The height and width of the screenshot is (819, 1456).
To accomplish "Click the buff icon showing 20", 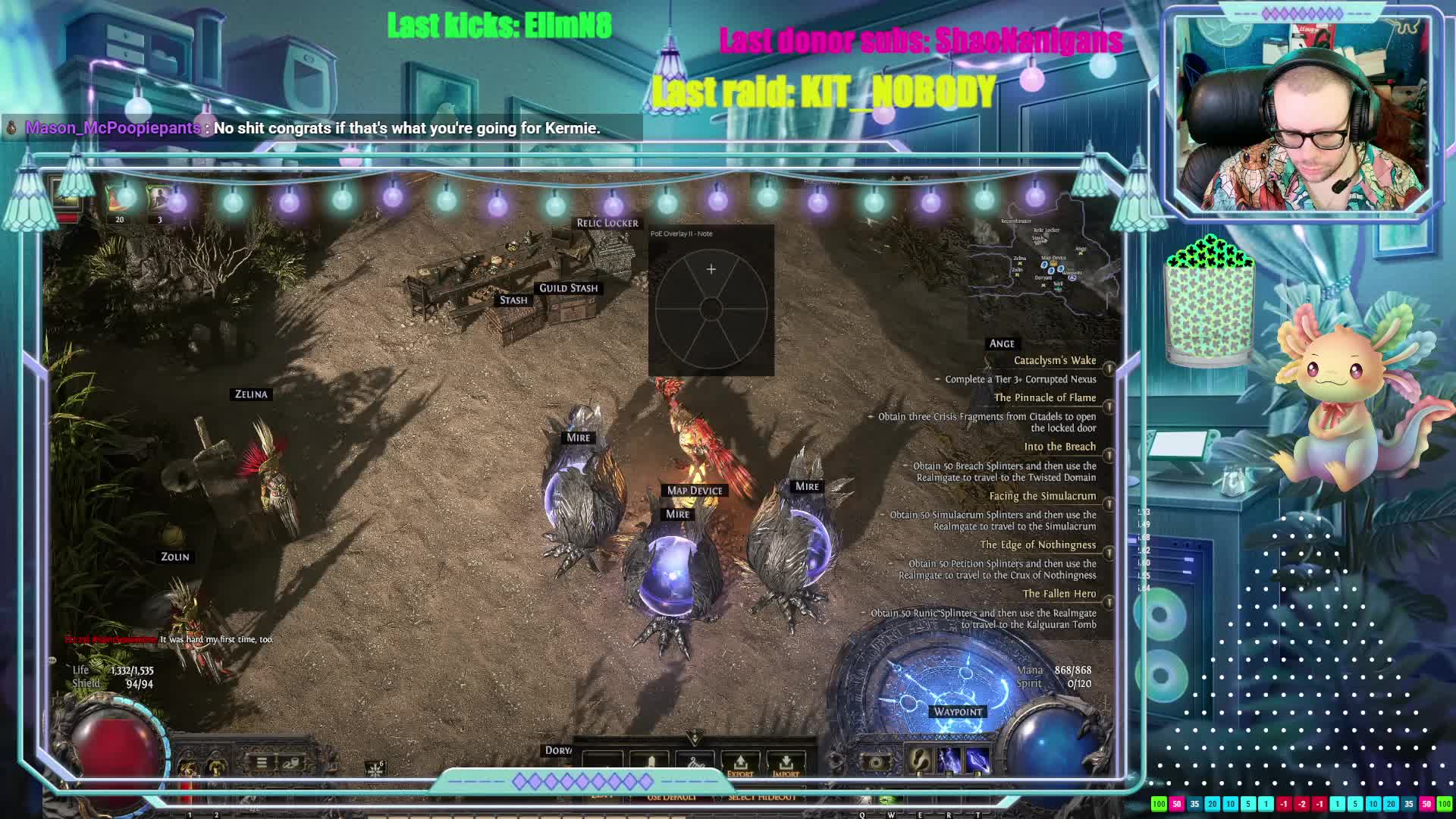I will tap(119, 199).
